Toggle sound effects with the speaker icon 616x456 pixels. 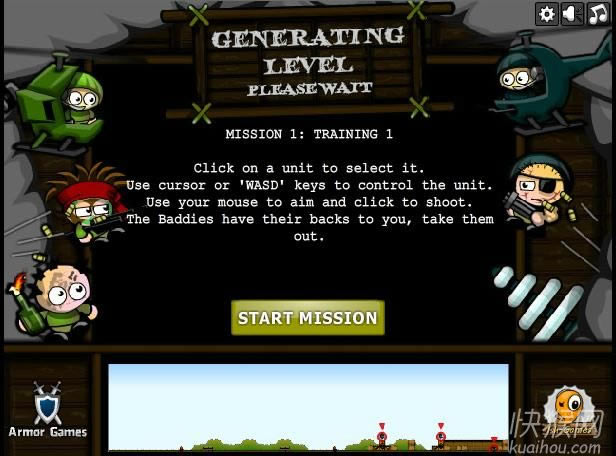pyautogui.click(x=572, y=13)
